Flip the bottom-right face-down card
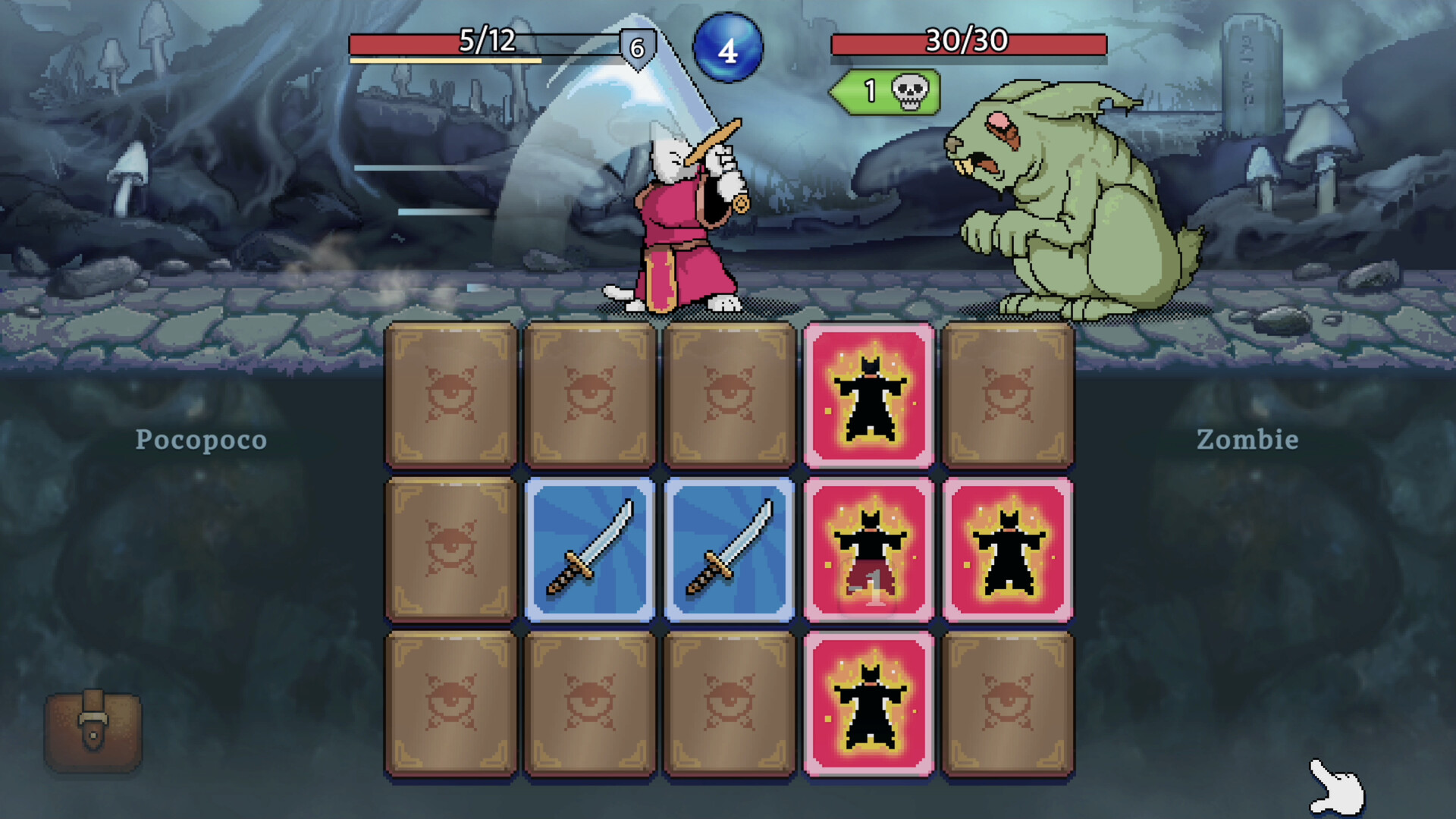This screenshot has height=819, width=1456. (x=1009, y=701)
